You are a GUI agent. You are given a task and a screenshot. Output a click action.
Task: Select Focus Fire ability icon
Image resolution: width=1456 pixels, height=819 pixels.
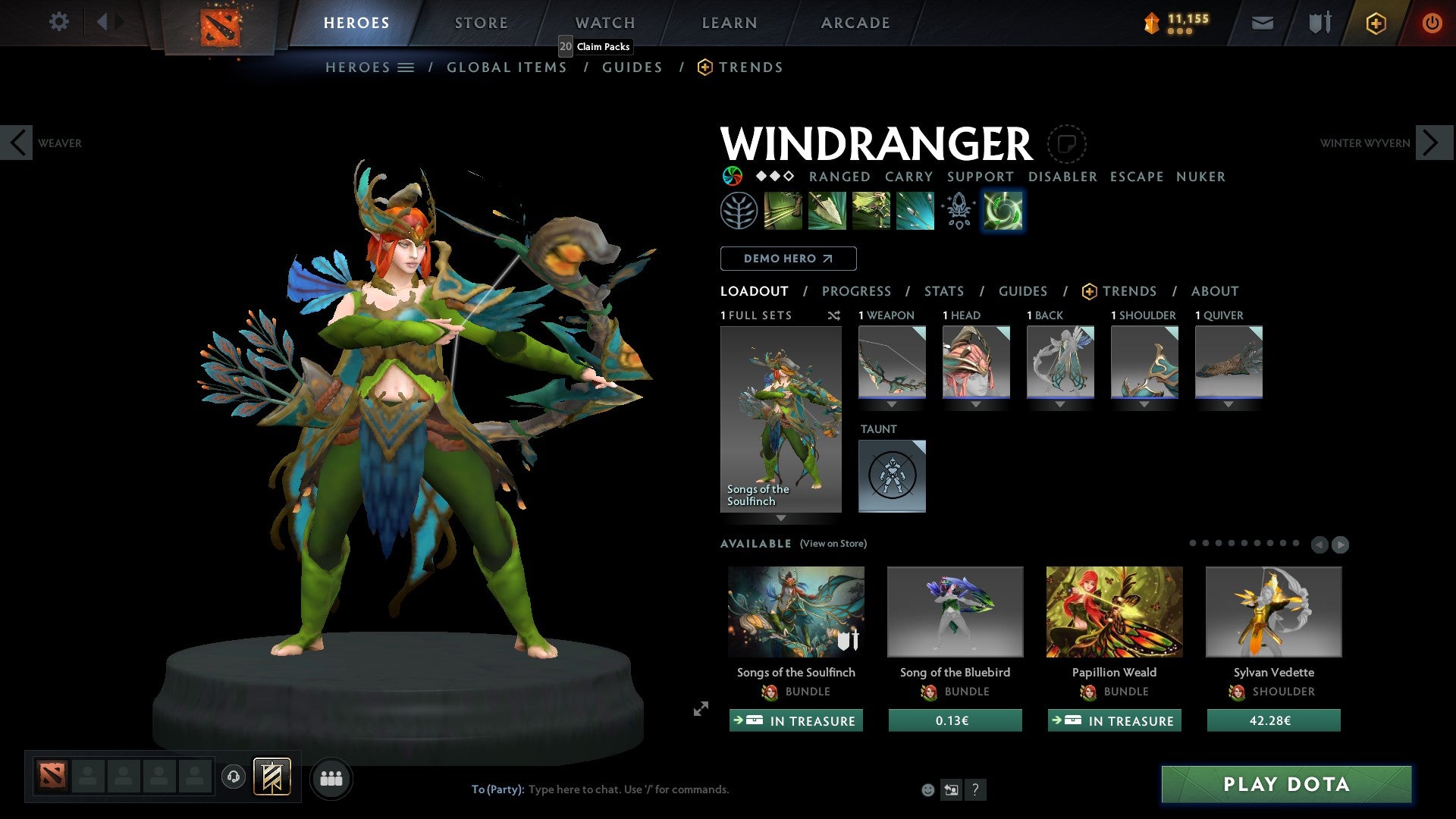point(915,210)
